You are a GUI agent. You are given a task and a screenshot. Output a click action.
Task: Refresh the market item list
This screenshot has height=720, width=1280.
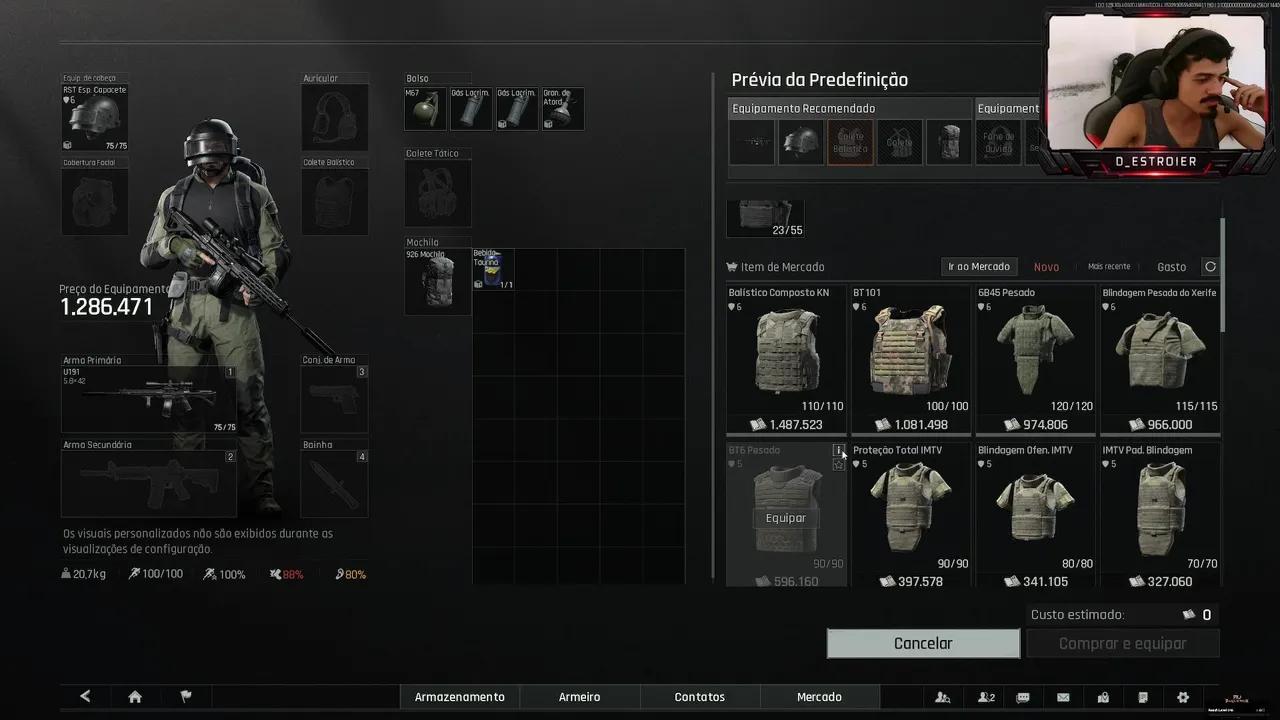click(1210, 267)
